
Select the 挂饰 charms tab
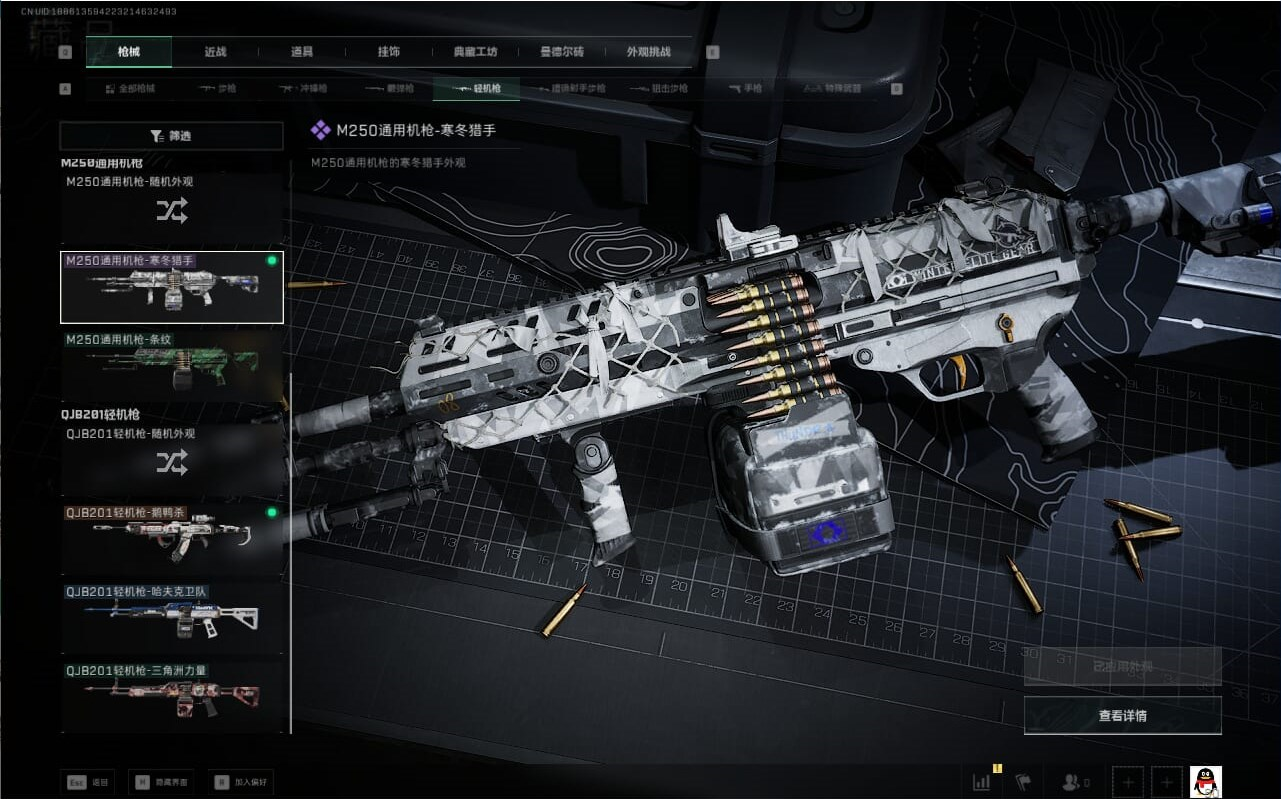tap(389, 52)
